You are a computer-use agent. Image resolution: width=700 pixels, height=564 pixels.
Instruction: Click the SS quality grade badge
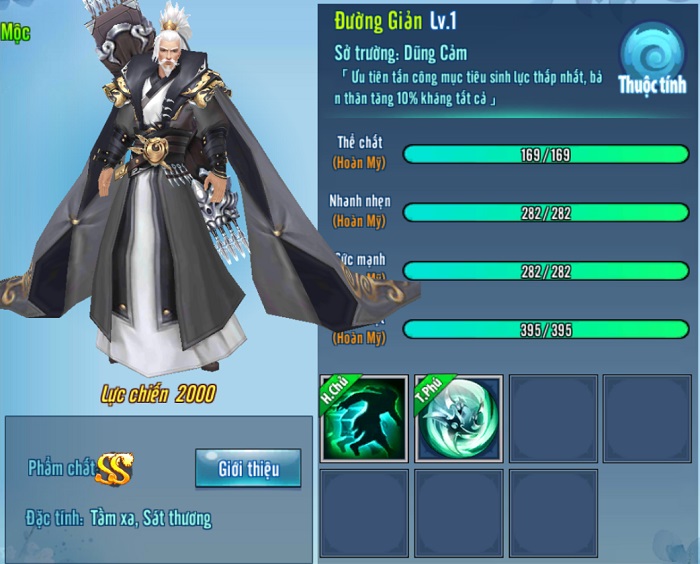pyautogui.click(x=115, y=468)
